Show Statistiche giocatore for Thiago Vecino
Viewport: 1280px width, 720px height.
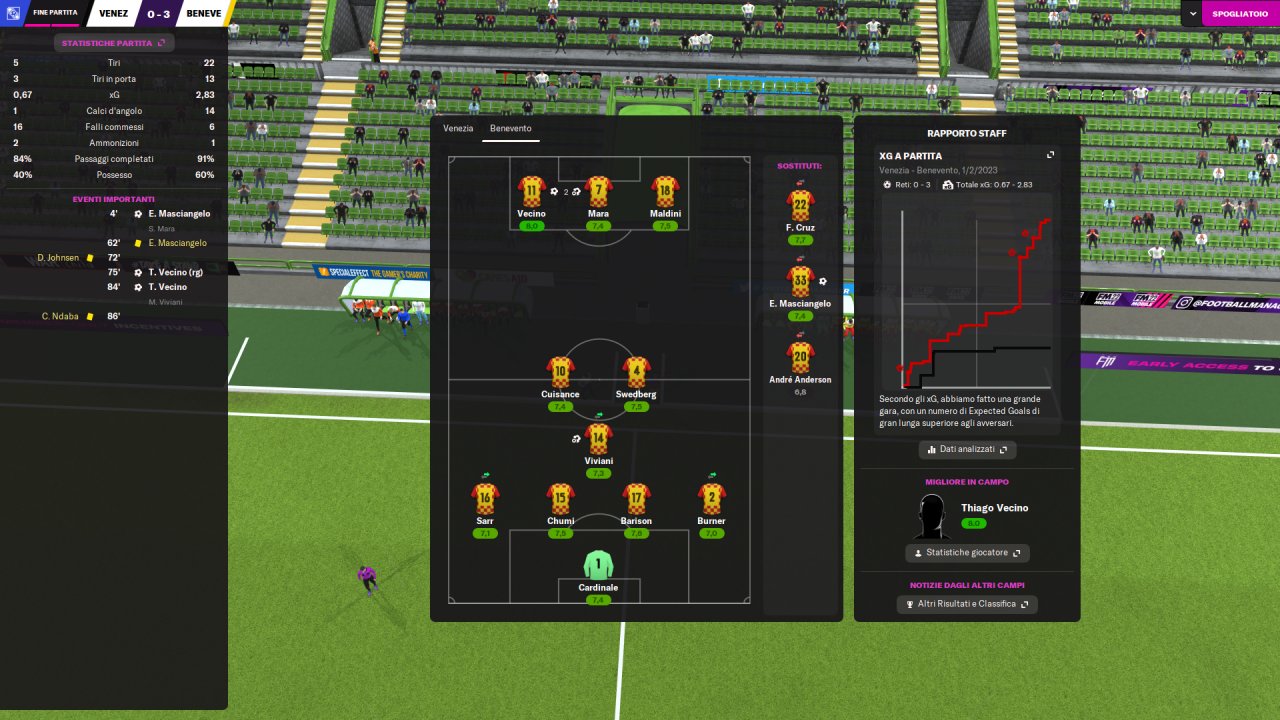(x=967, y=553)
